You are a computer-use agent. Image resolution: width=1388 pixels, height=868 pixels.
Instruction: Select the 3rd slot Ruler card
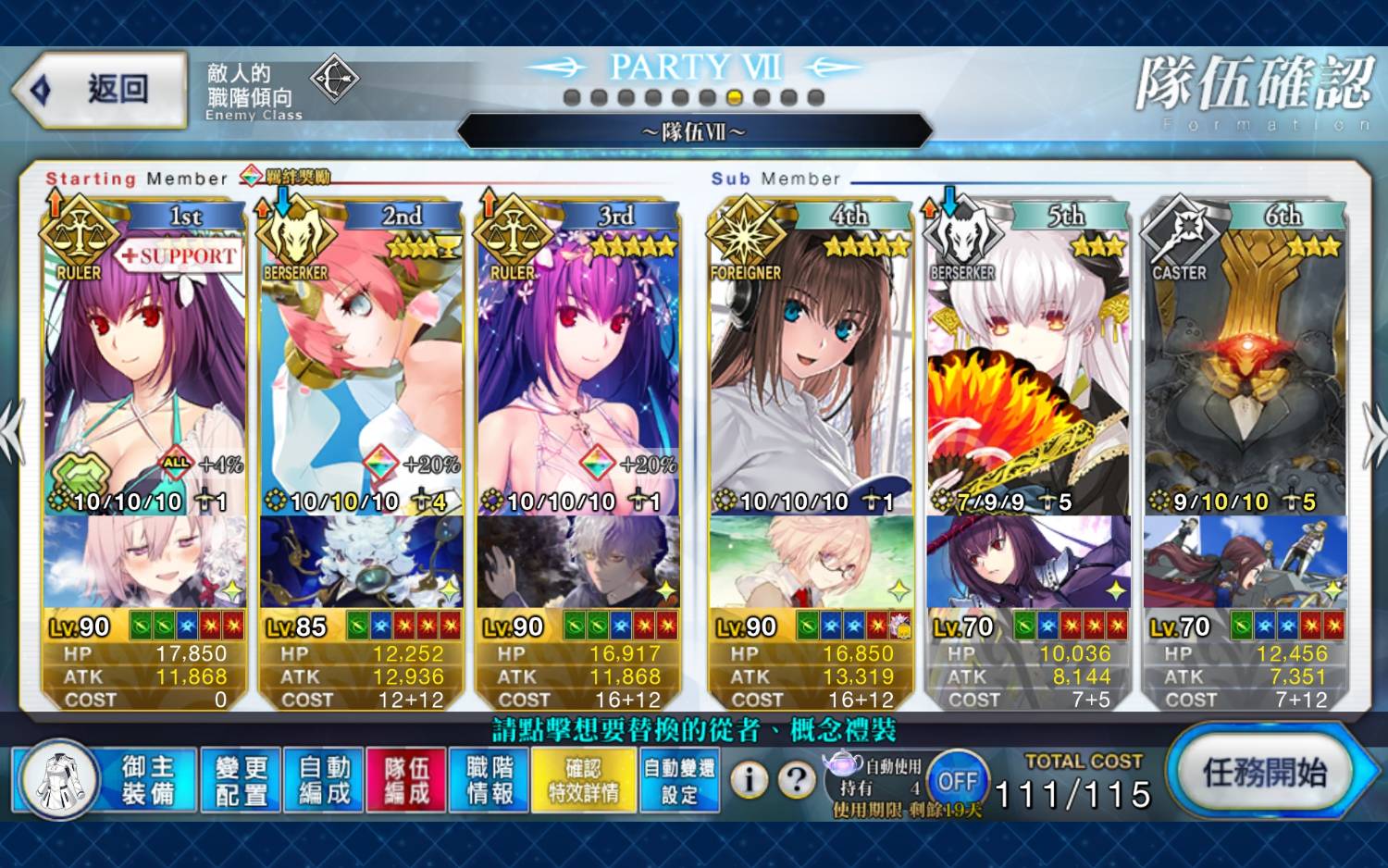coord(578,370)
